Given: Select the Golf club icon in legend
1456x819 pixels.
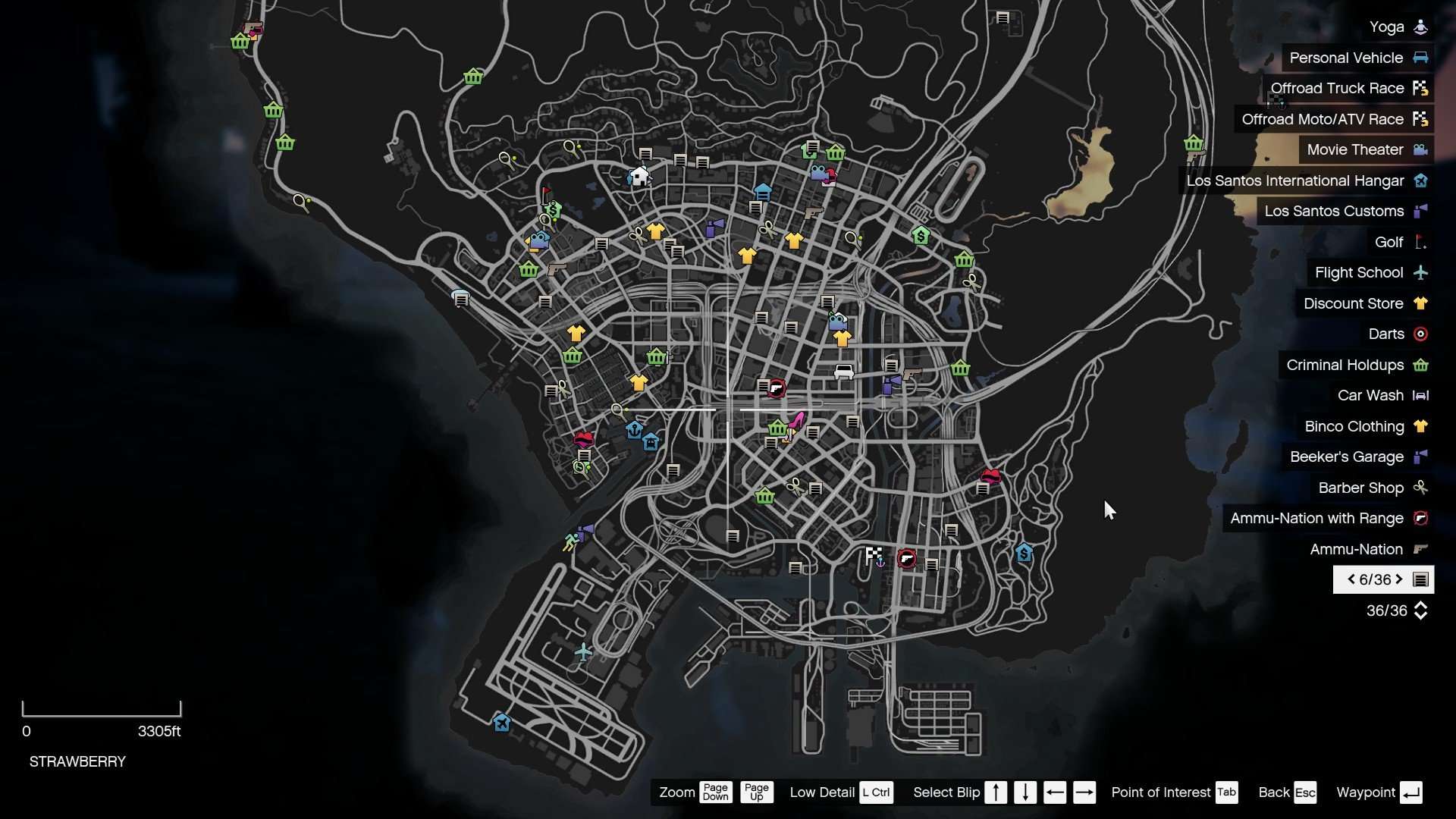Looking at the screenshot, I should 1422,242.
